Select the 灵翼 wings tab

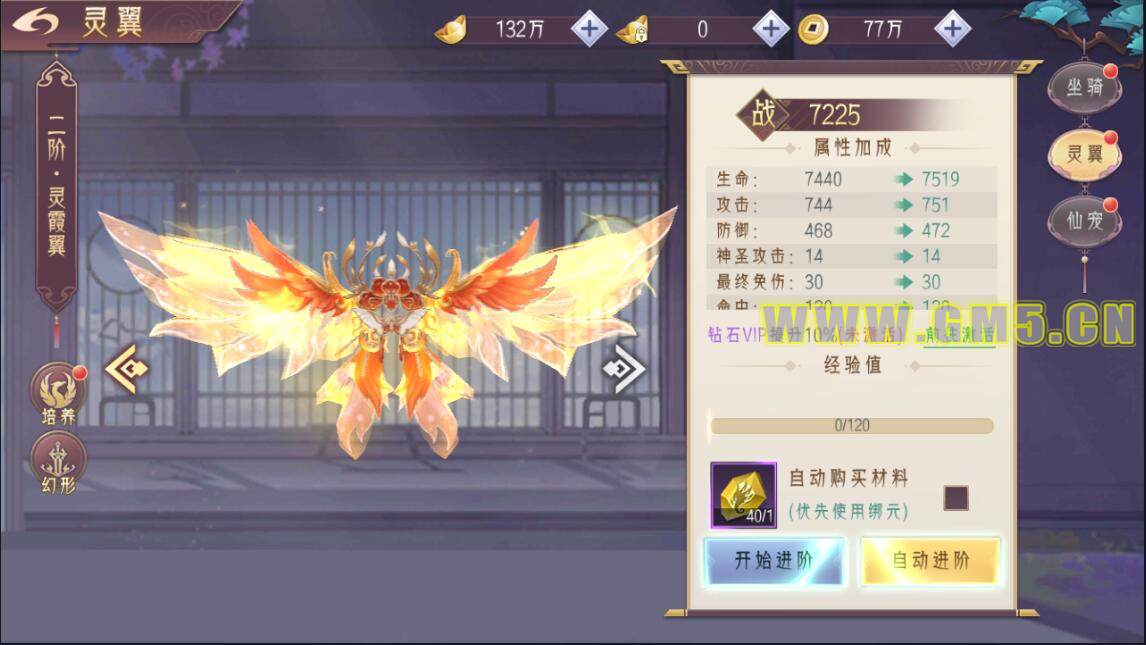pos(1084,154)
